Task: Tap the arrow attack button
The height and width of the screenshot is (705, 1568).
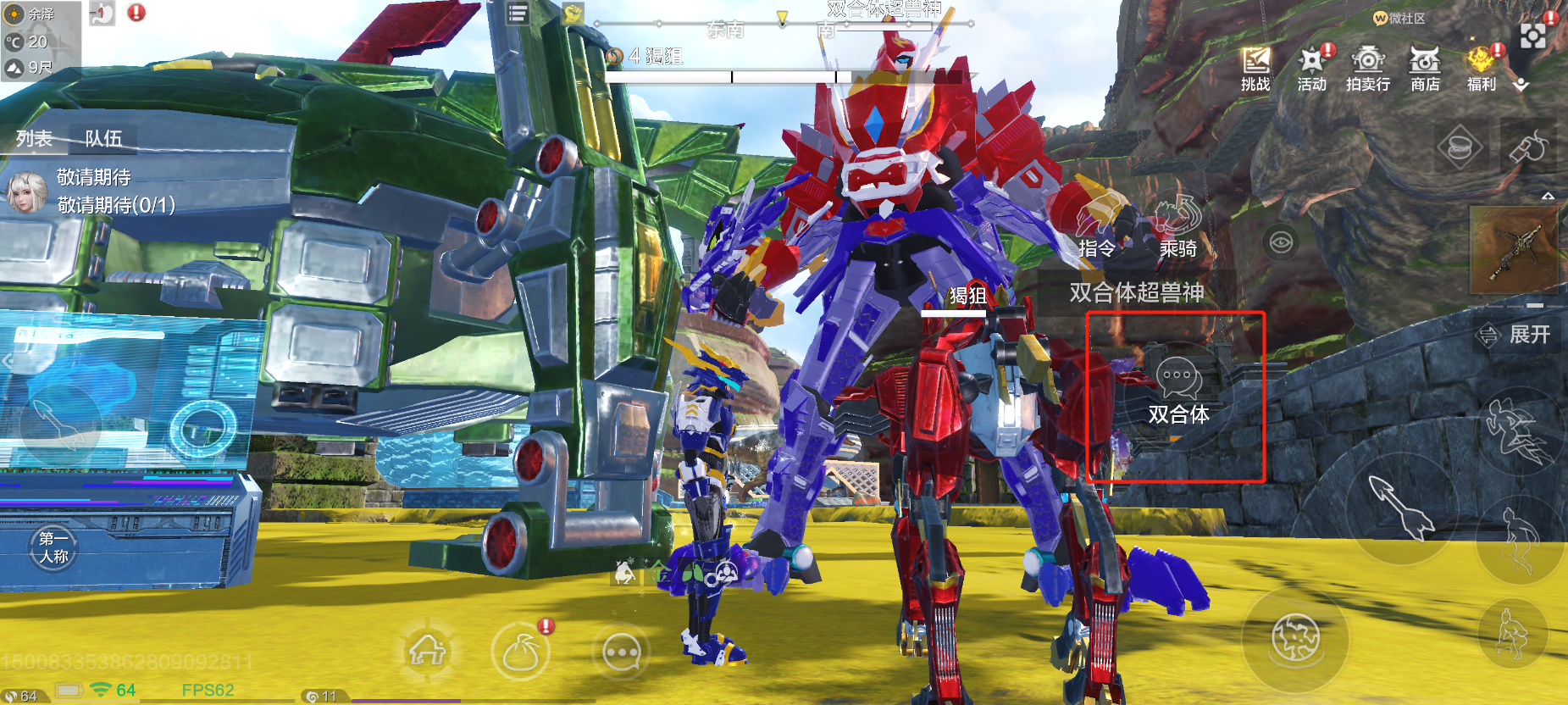Action: click(1401, 507)
